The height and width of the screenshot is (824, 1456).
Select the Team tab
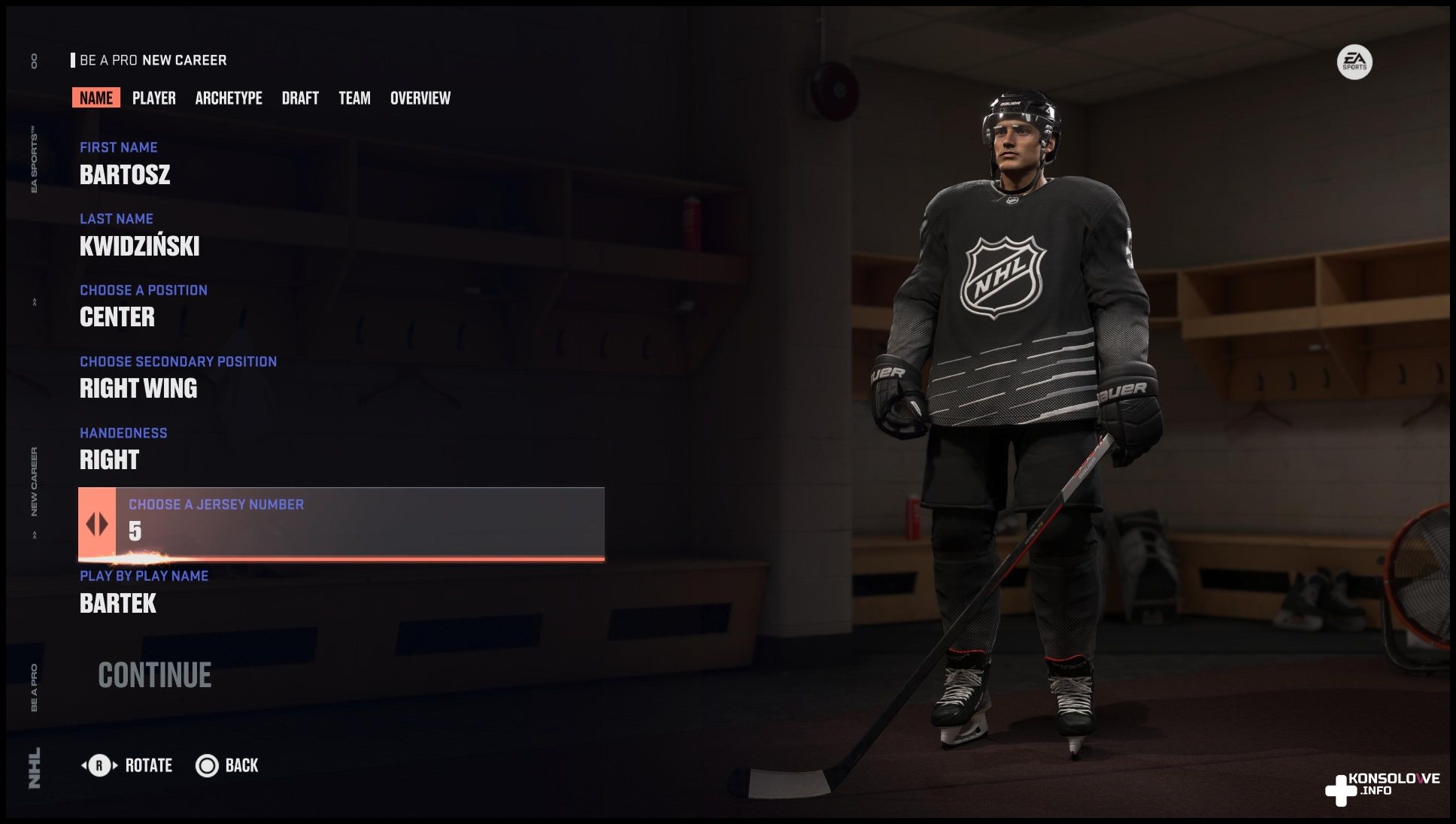click(354, 98)
